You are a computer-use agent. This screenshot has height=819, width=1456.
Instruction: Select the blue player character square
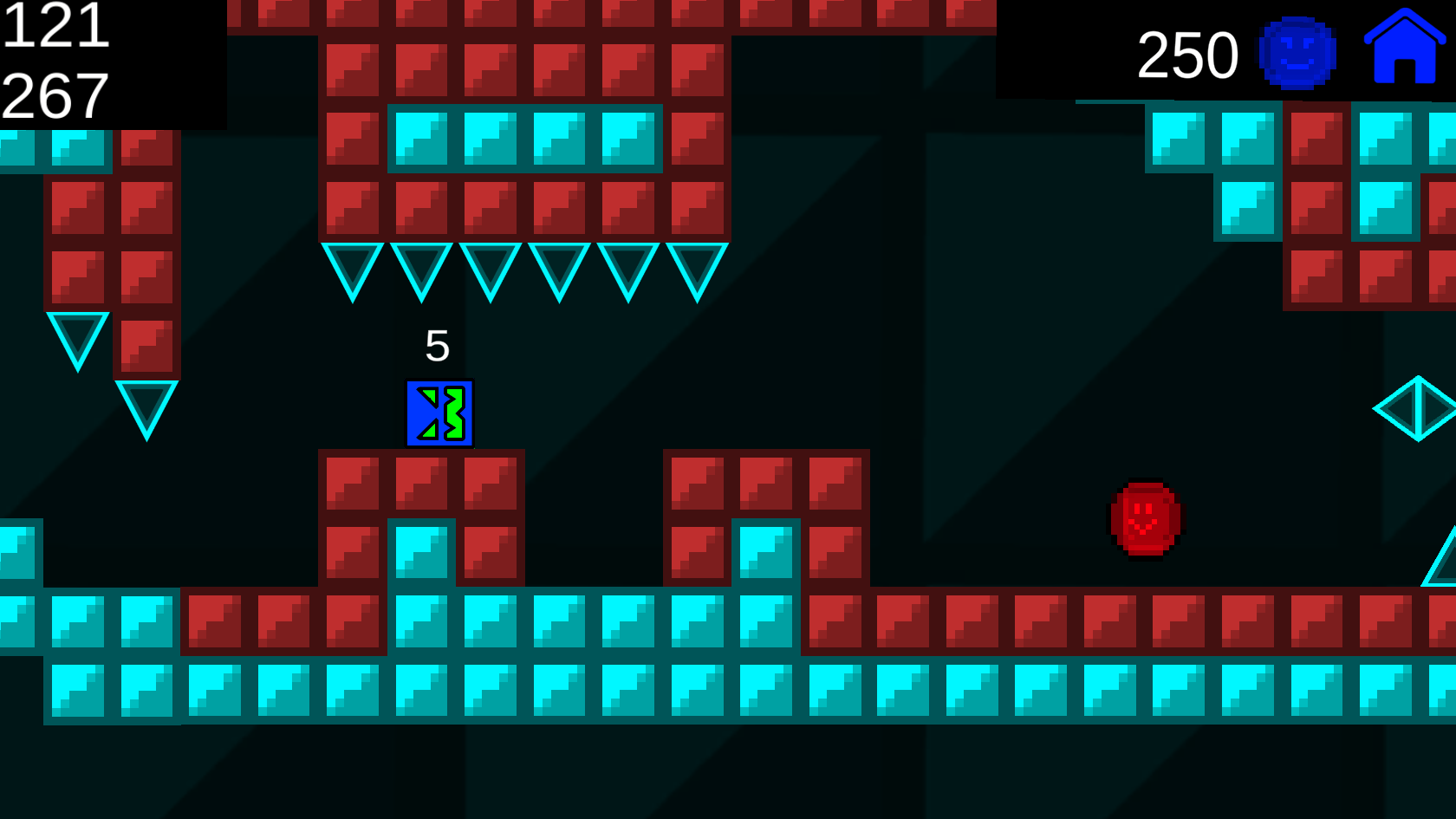[439, 414]
